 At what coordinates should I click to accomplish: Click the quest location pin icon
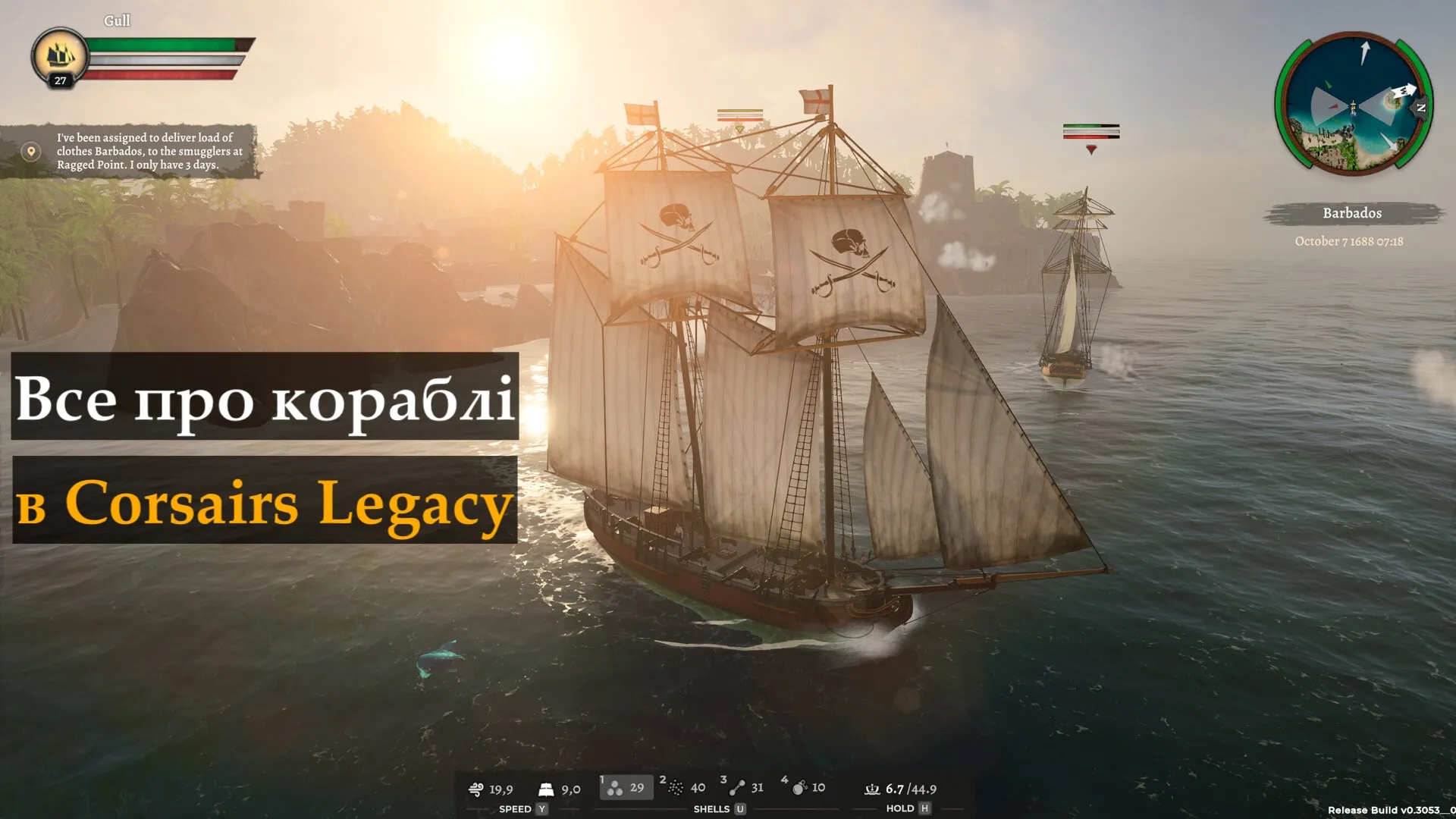pos(30,151)
